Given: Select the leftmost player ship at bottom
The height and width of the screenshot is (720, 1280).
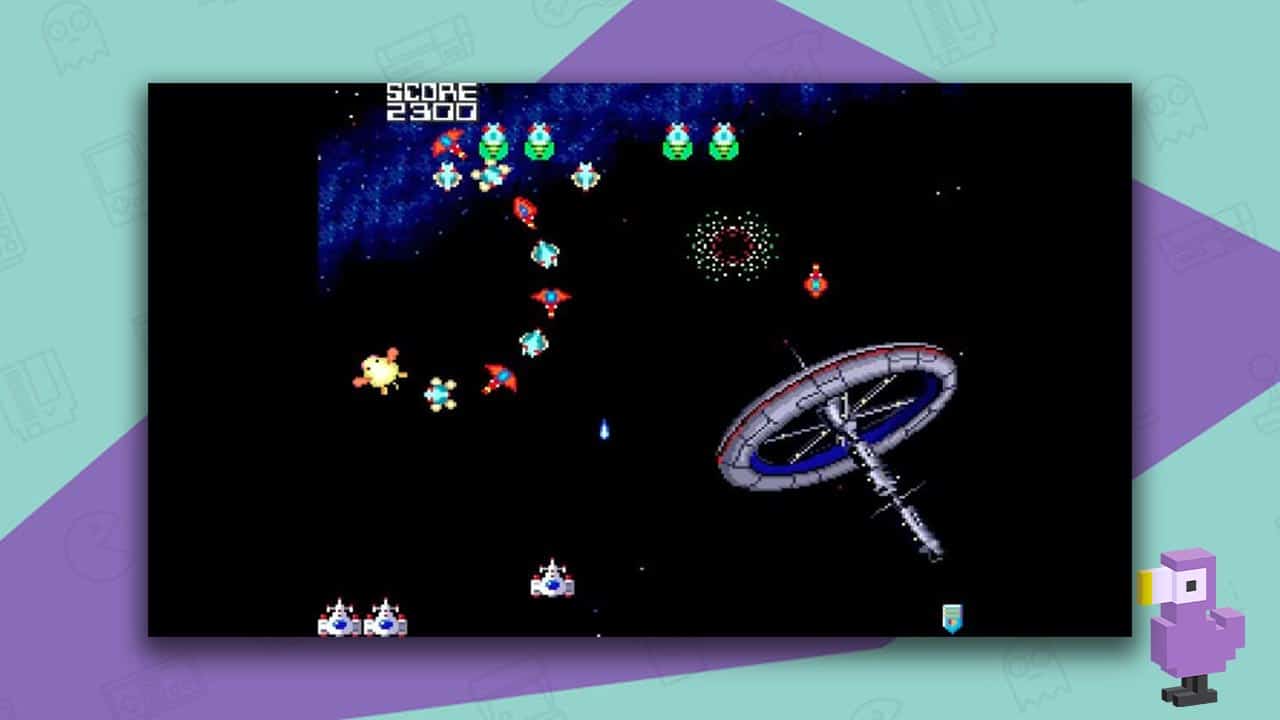Looking at the screenshot, I should (x=338, y=618).
